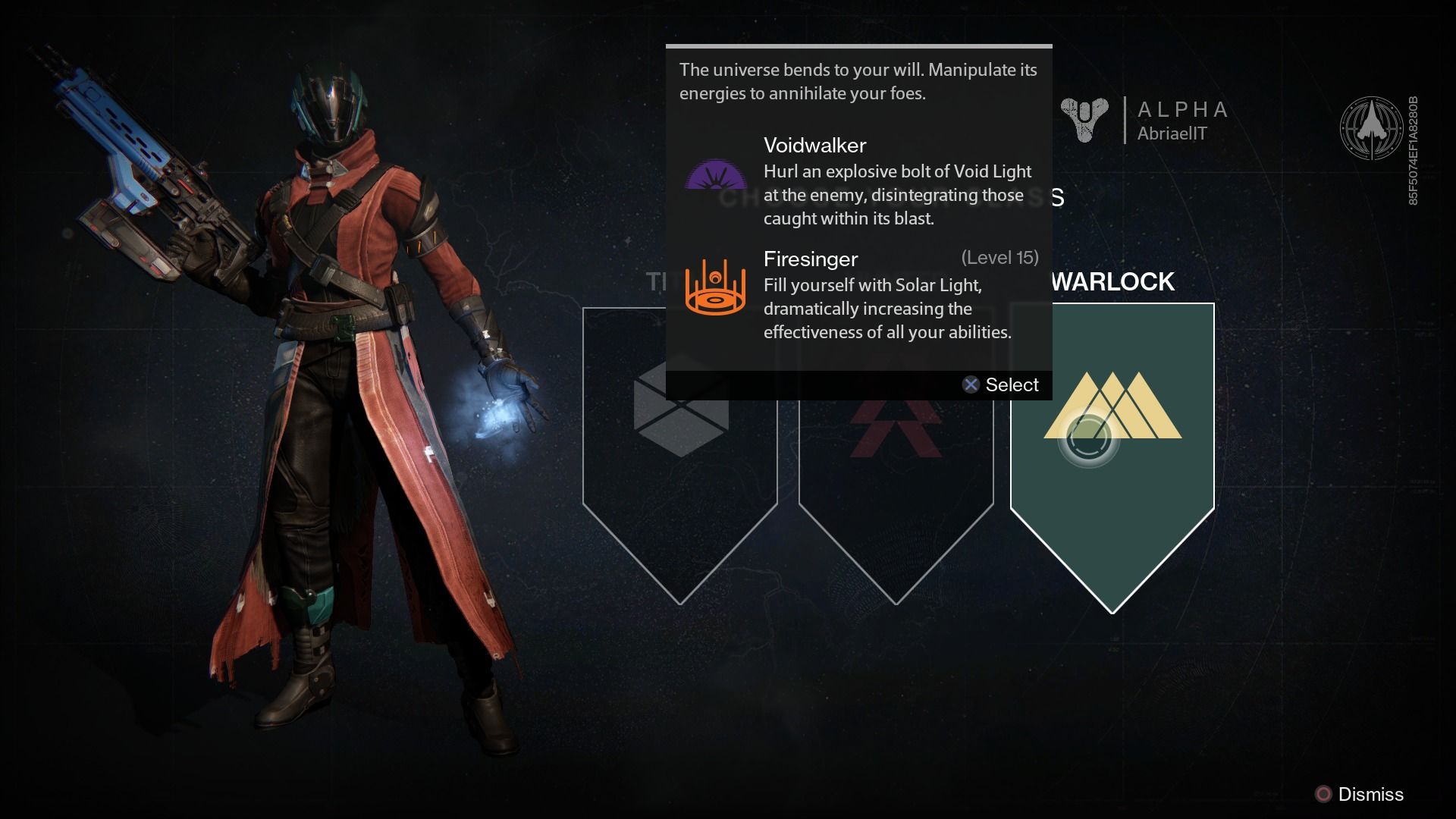Open the clan emblem in top right corner
This screenshot has width=1456, height=819.
point(1369,127)
